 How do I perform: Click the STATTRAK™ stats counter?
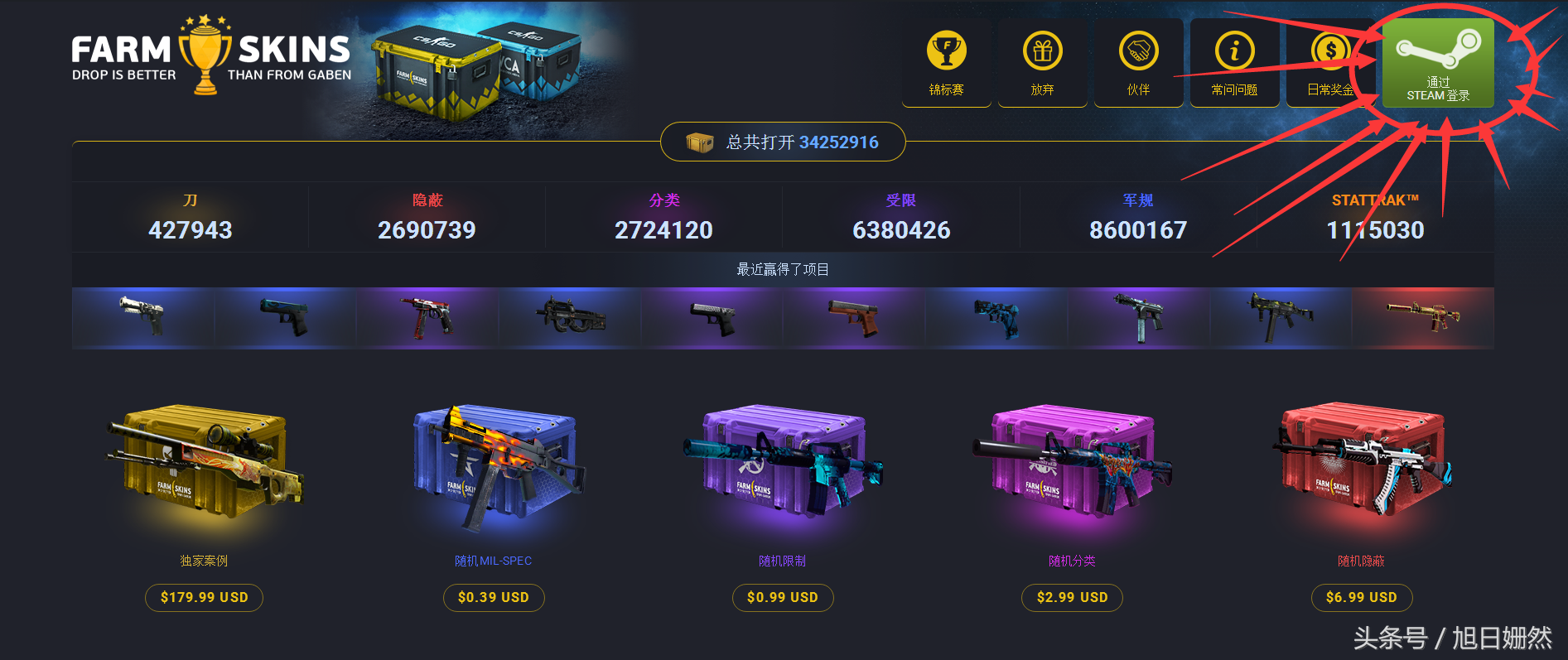[x=1376, y=217]
